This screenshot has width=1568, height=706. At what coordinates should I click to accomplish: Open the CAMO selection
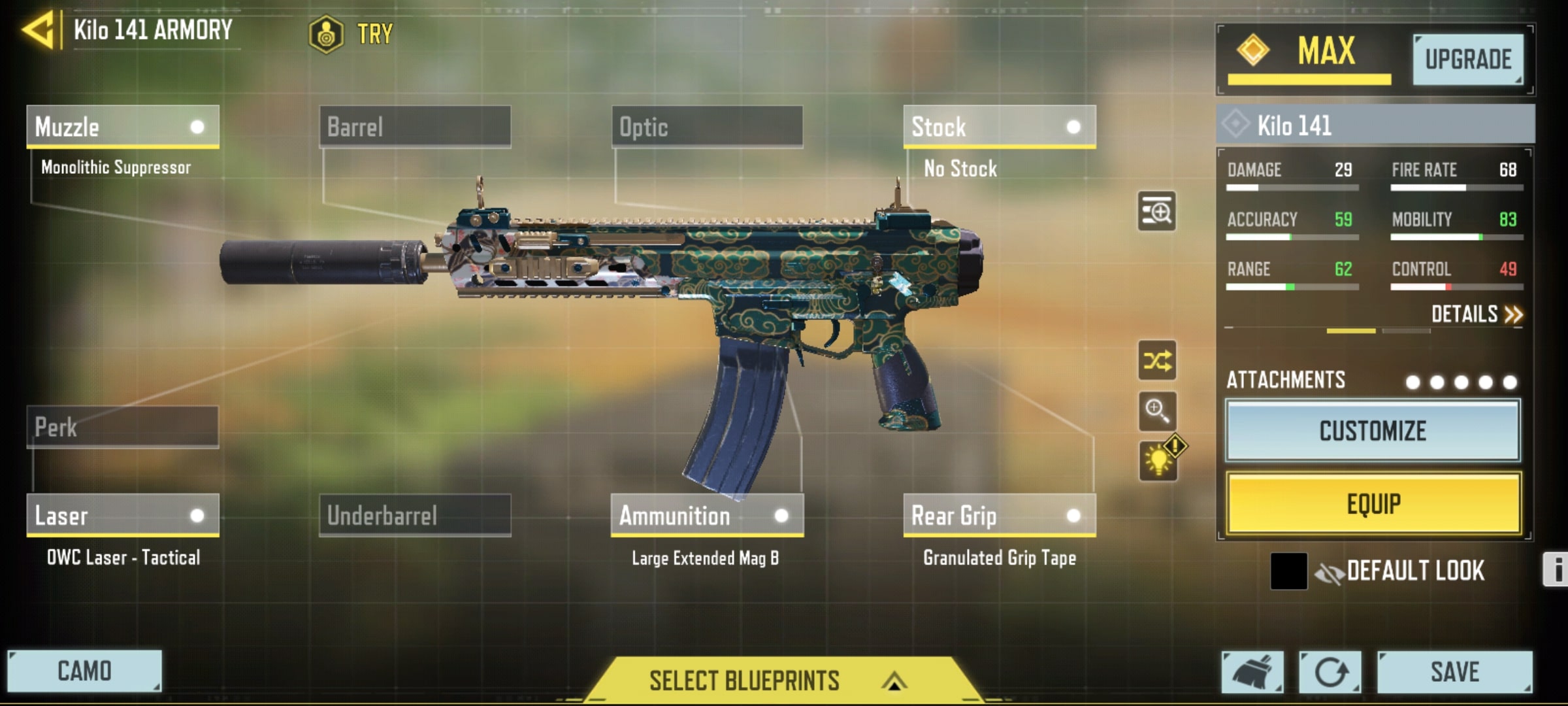click(84, 671)
